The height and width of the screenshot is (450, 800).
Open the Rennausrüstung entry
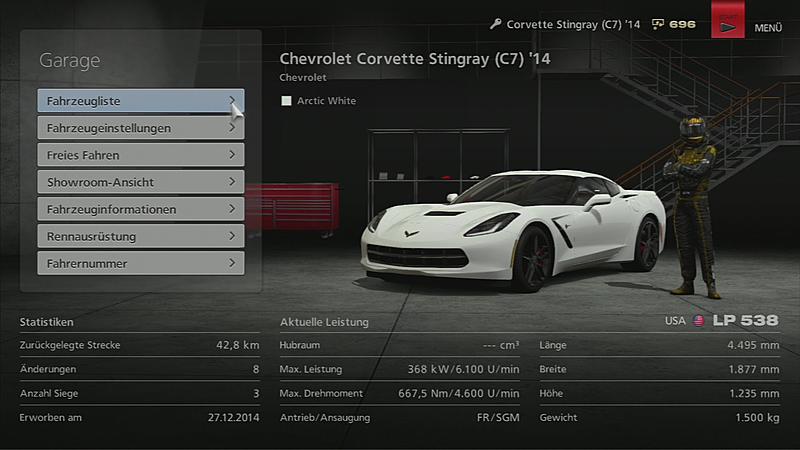140,236
